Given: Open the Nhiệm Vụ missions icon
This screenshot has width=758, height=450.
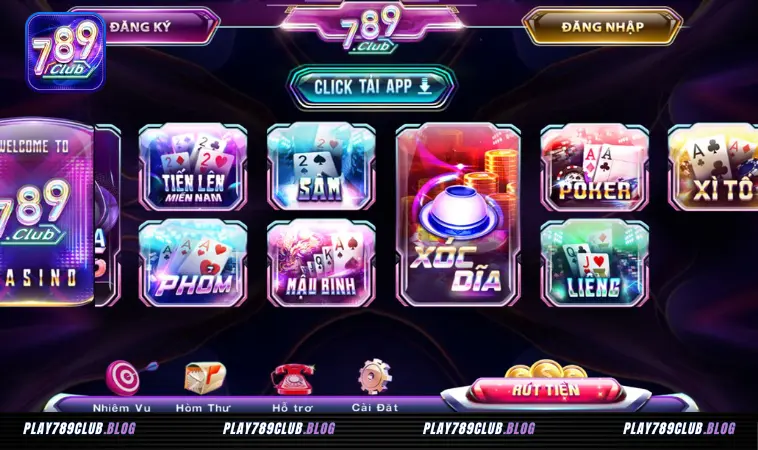Looking at the screenshot, I should [x=122, y=382].
